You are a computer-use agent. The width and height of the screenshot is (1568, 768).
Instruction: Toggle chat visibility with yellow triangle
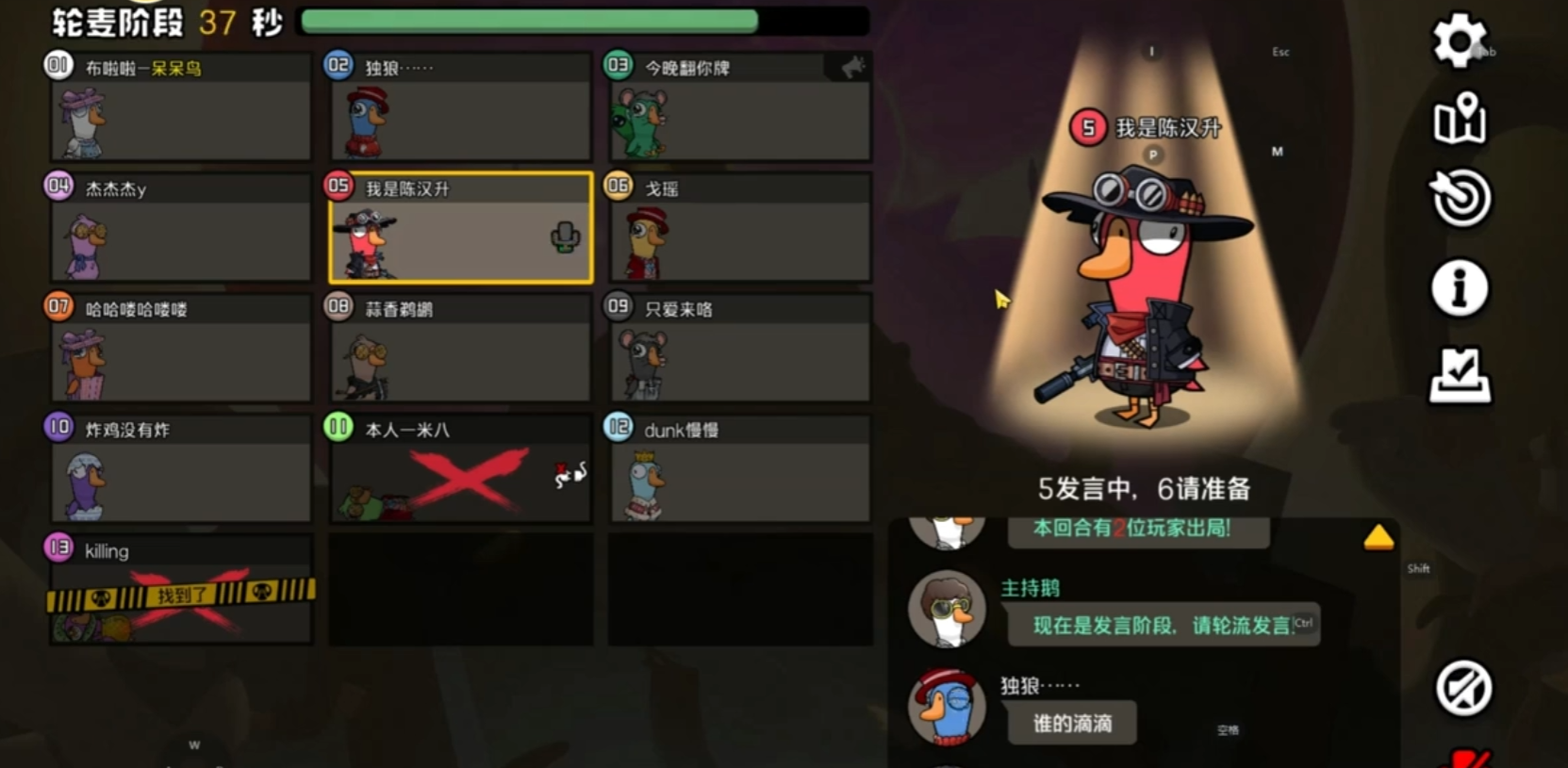click(1379, 537)
